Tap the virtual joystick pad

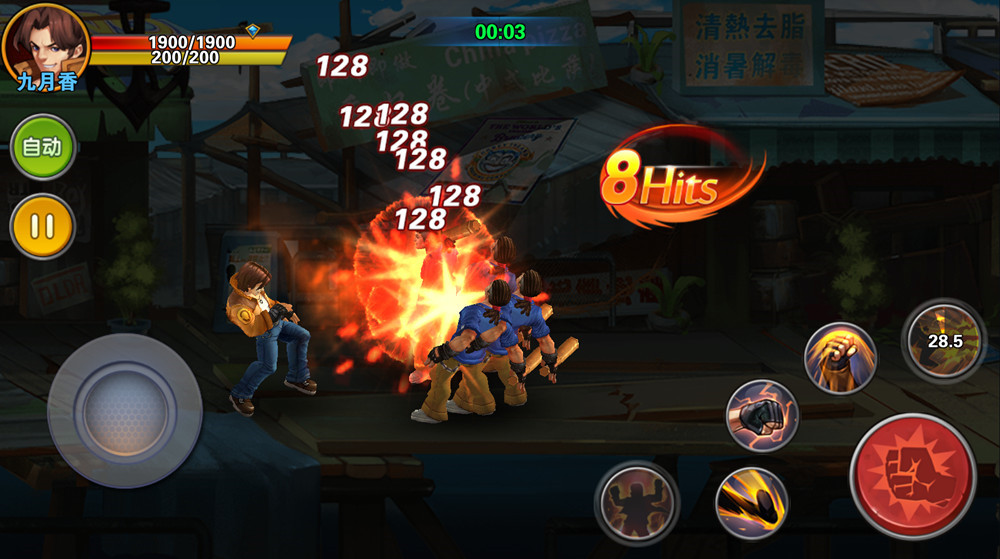(x=125, y=410)
